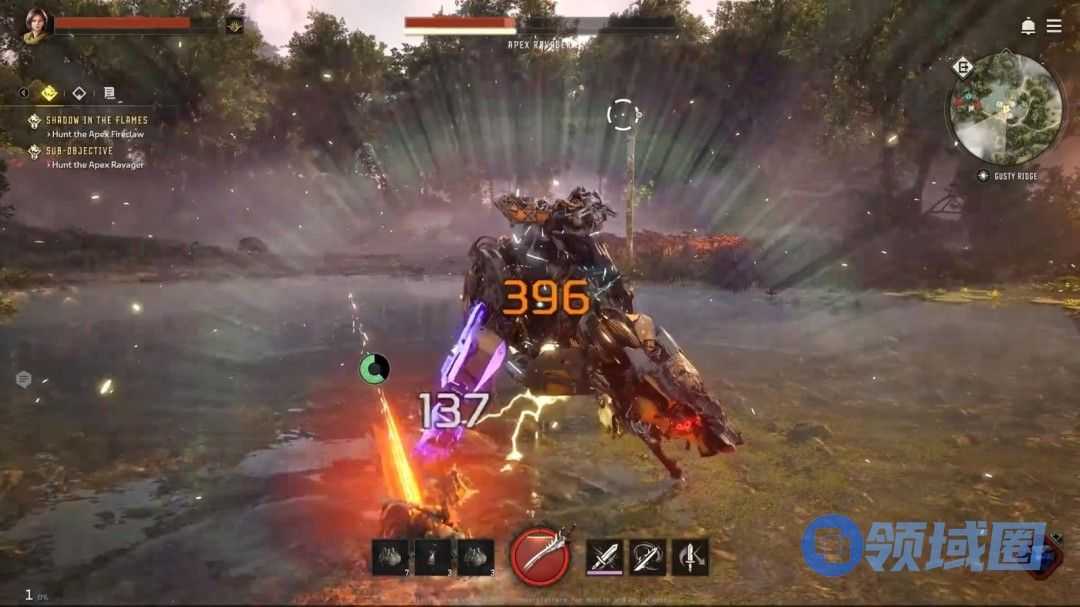
Task: Use the bottle consumable slot
Action: click(x=432, y=557)
